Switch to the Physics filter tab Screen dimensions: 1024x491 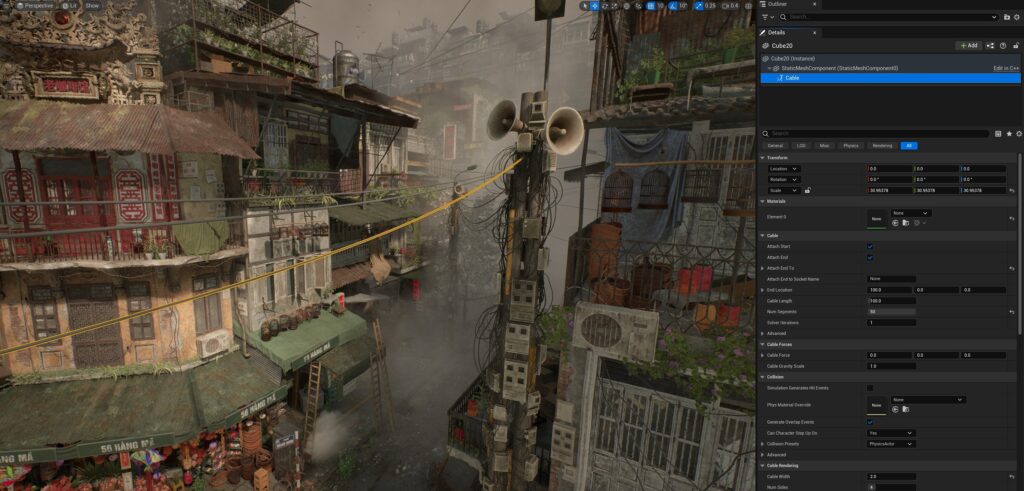(851, 146)
